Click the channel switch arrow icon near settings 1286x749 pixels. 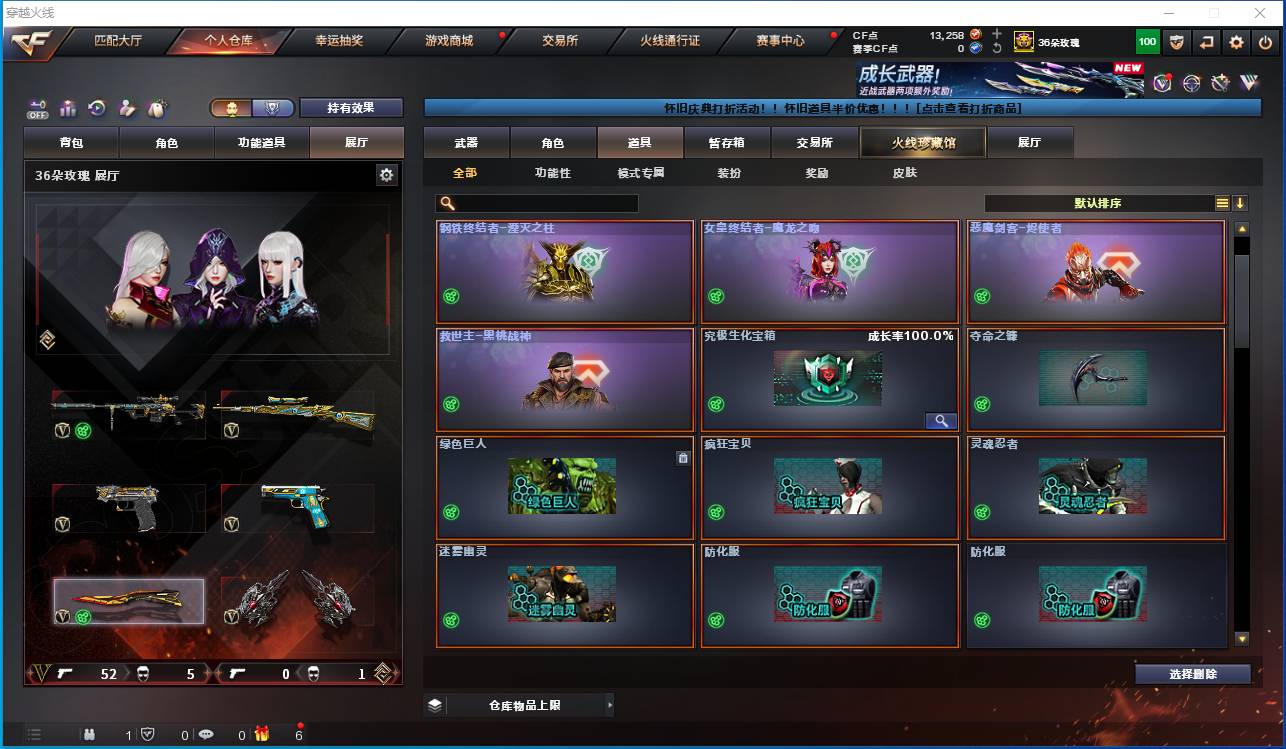click(1206, 41)
